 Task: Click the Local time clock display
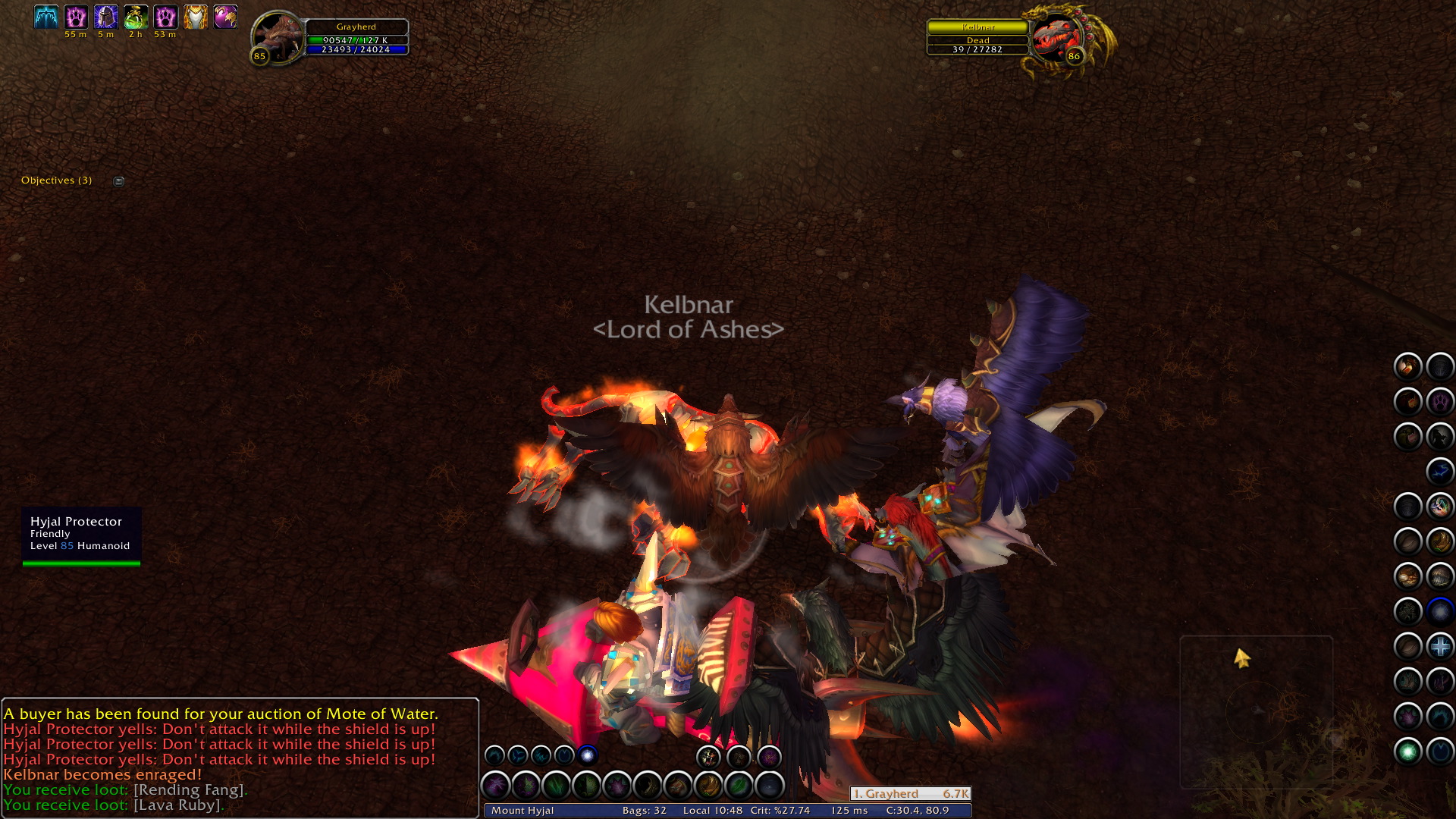click(712, 811)
